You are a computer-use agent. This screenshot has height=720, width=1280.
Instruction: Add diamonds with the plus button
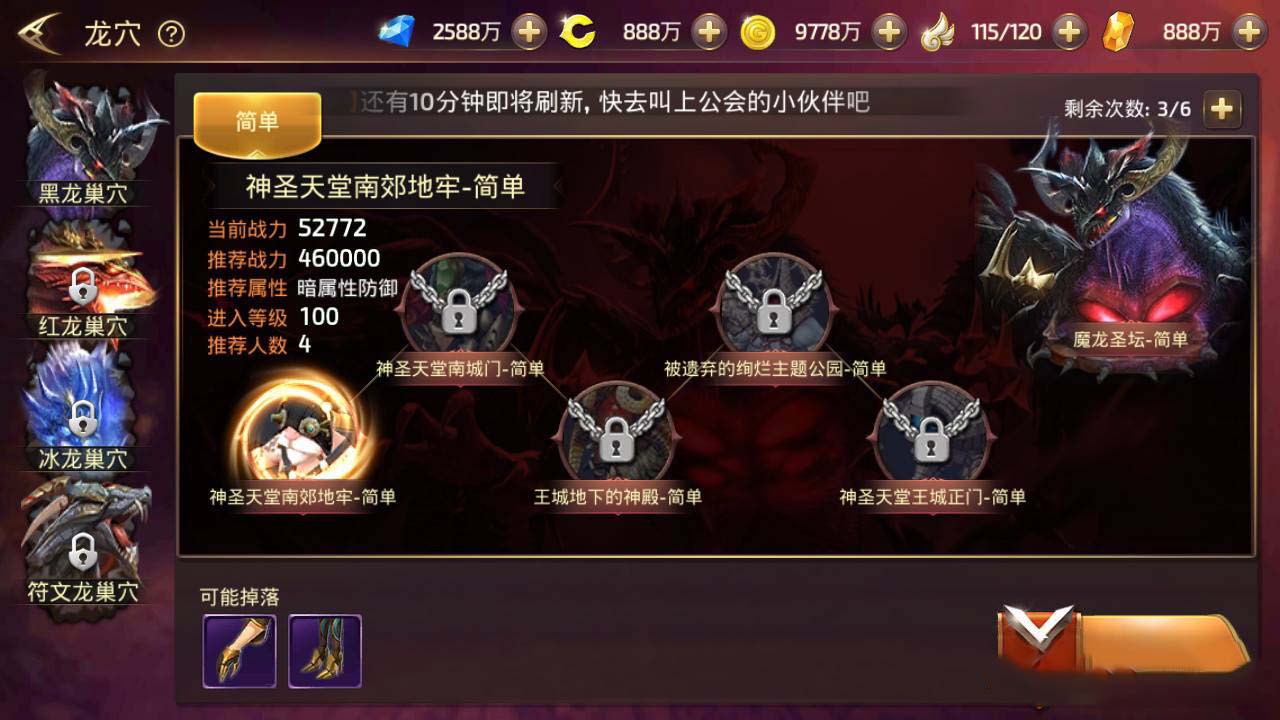(528, 30)
